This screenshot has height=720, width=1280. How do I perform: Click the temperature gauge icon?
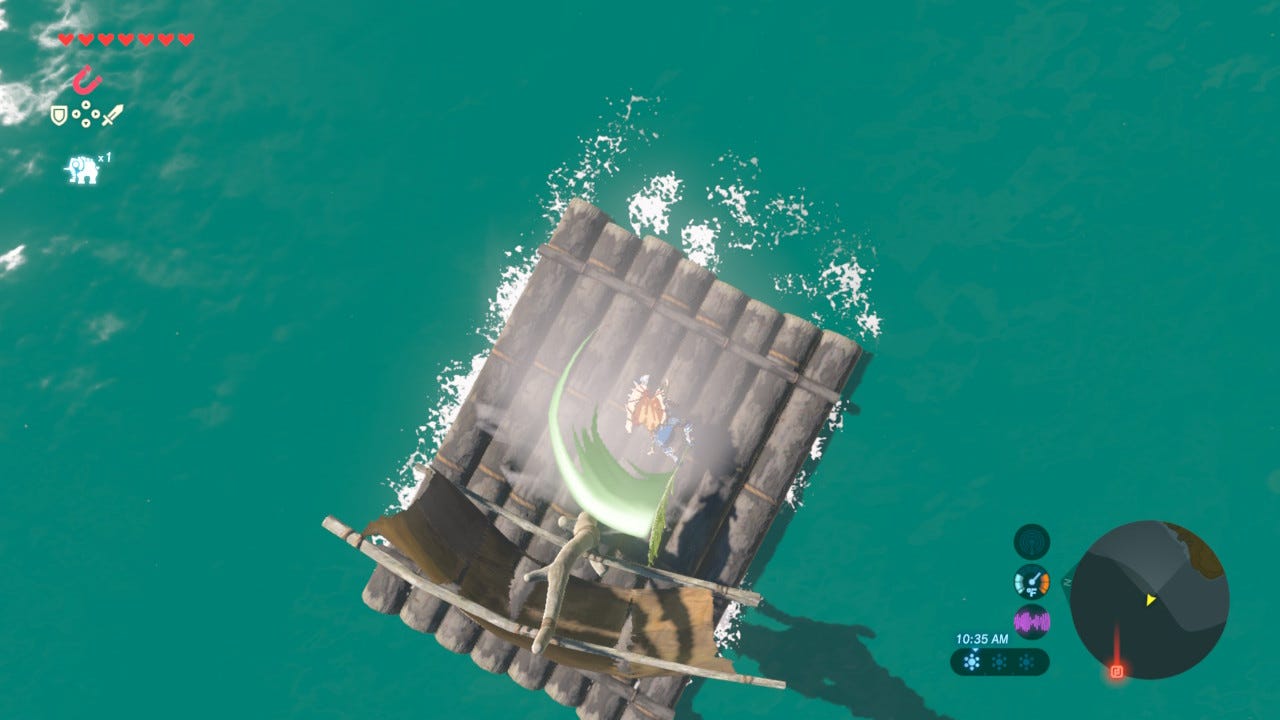pos(1032,582)
